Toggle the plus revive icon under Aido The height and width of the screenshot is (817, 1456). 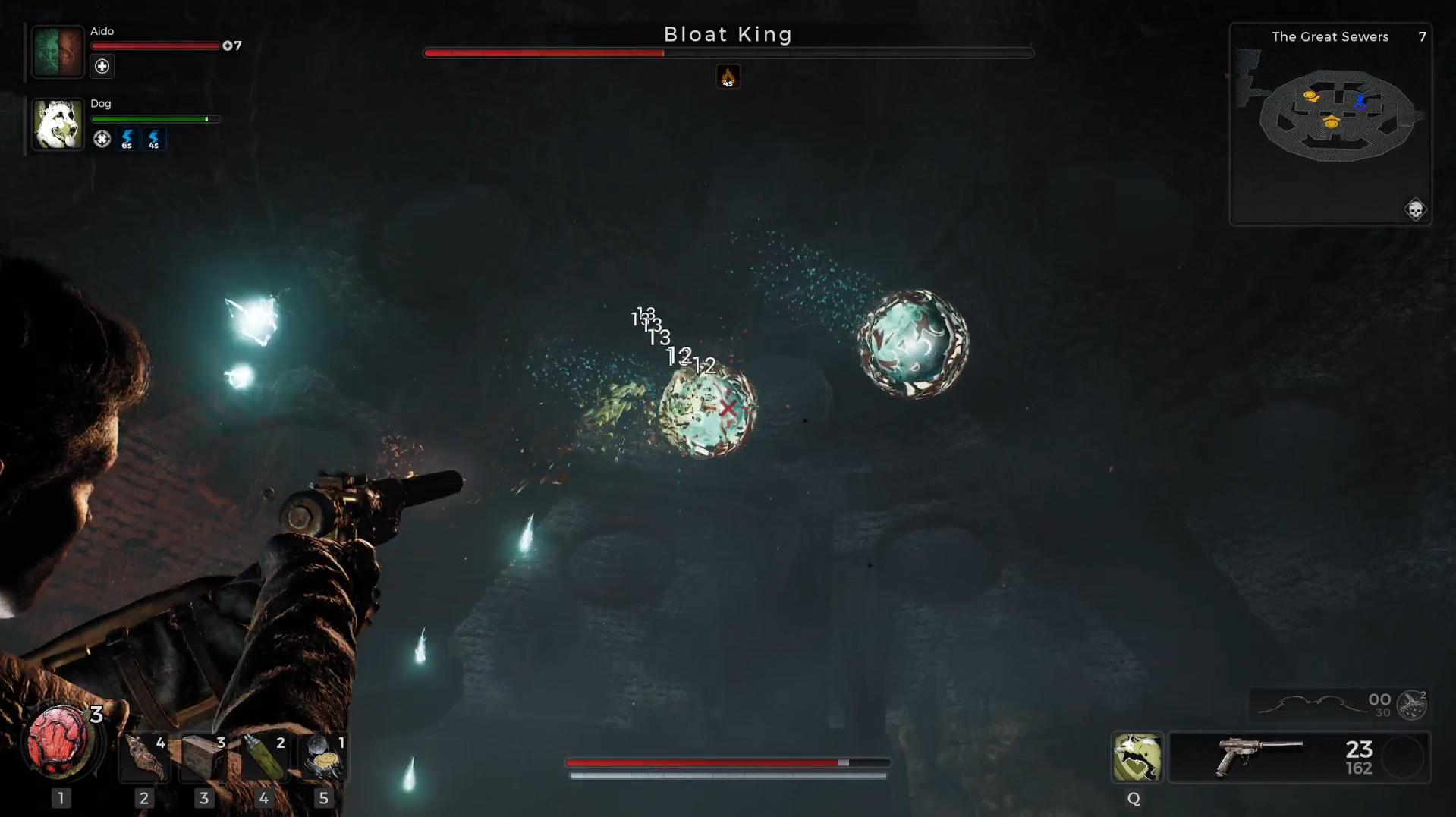pyautogui.click(x=102, y=67)
